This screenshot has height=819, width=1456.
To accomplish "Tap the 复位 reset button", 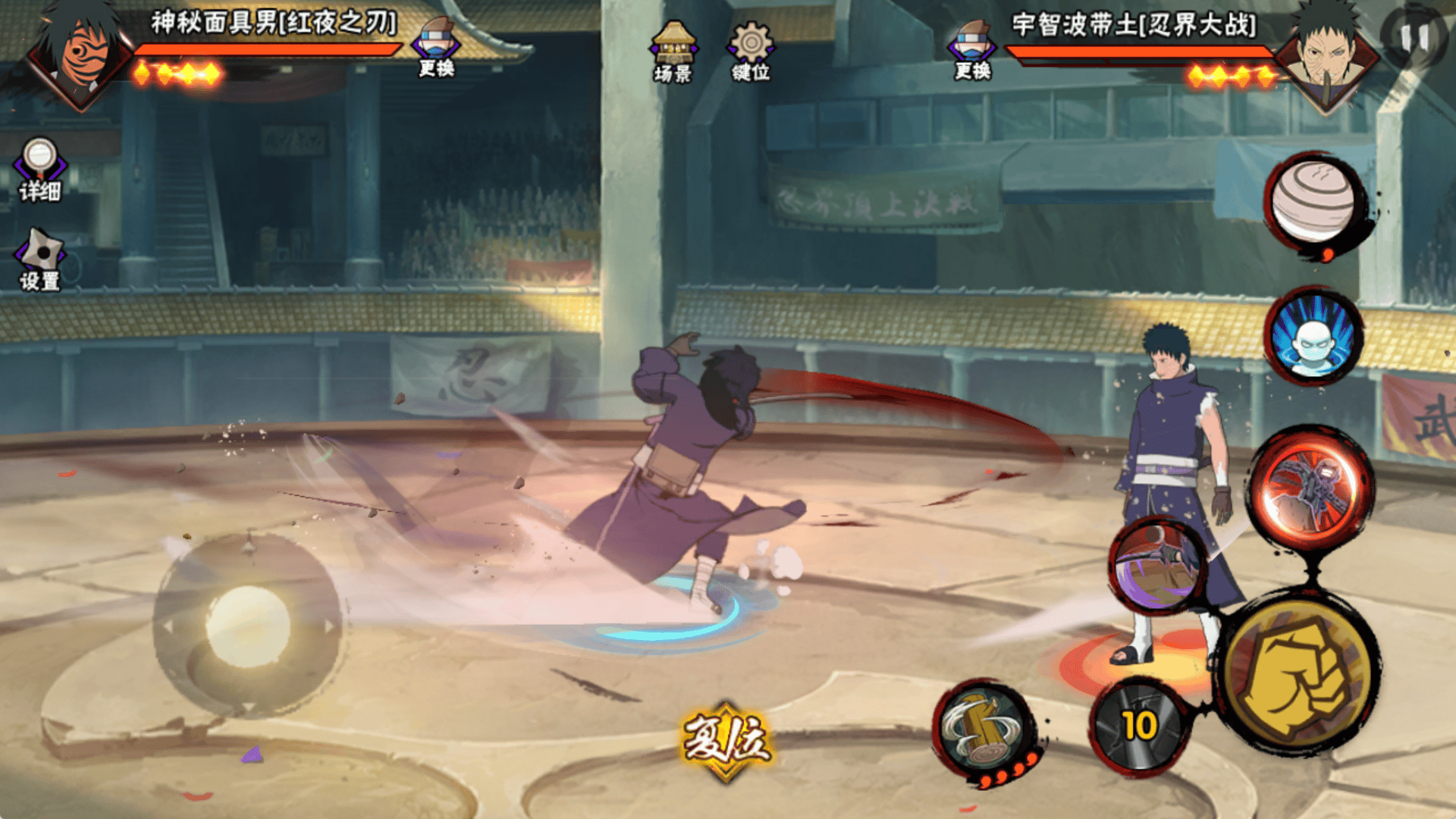I will pyautogui.click(x=726, y=739).
